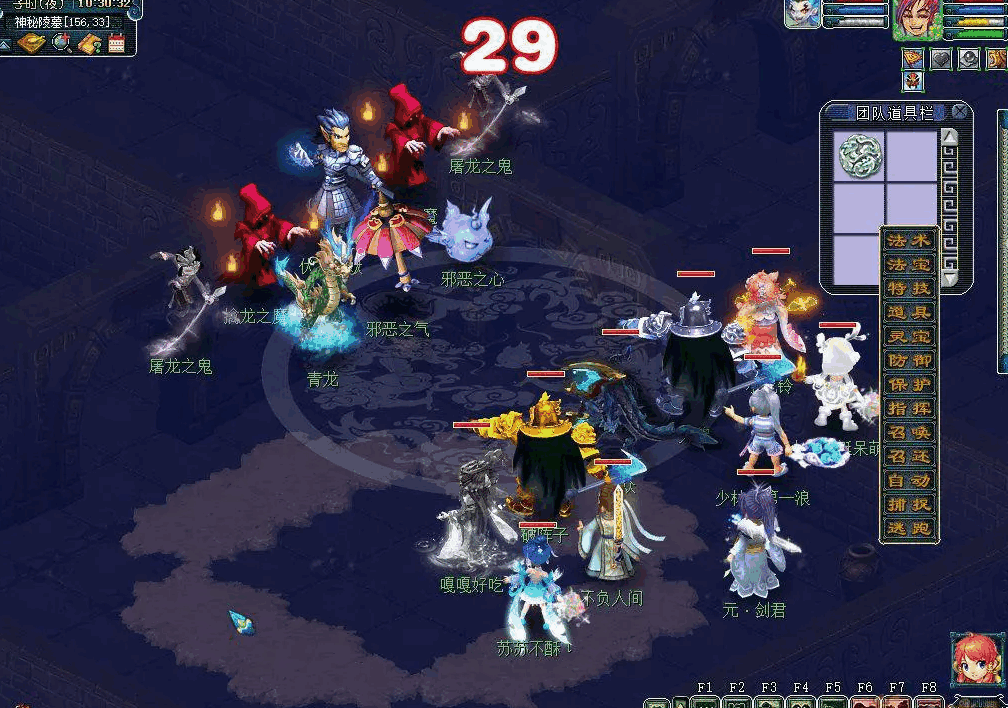Select 法宝 (Magic Treasure) battle command
The width and height of the screenshot is (1008, 708).
pyautogui.click(x=909, y=265)
